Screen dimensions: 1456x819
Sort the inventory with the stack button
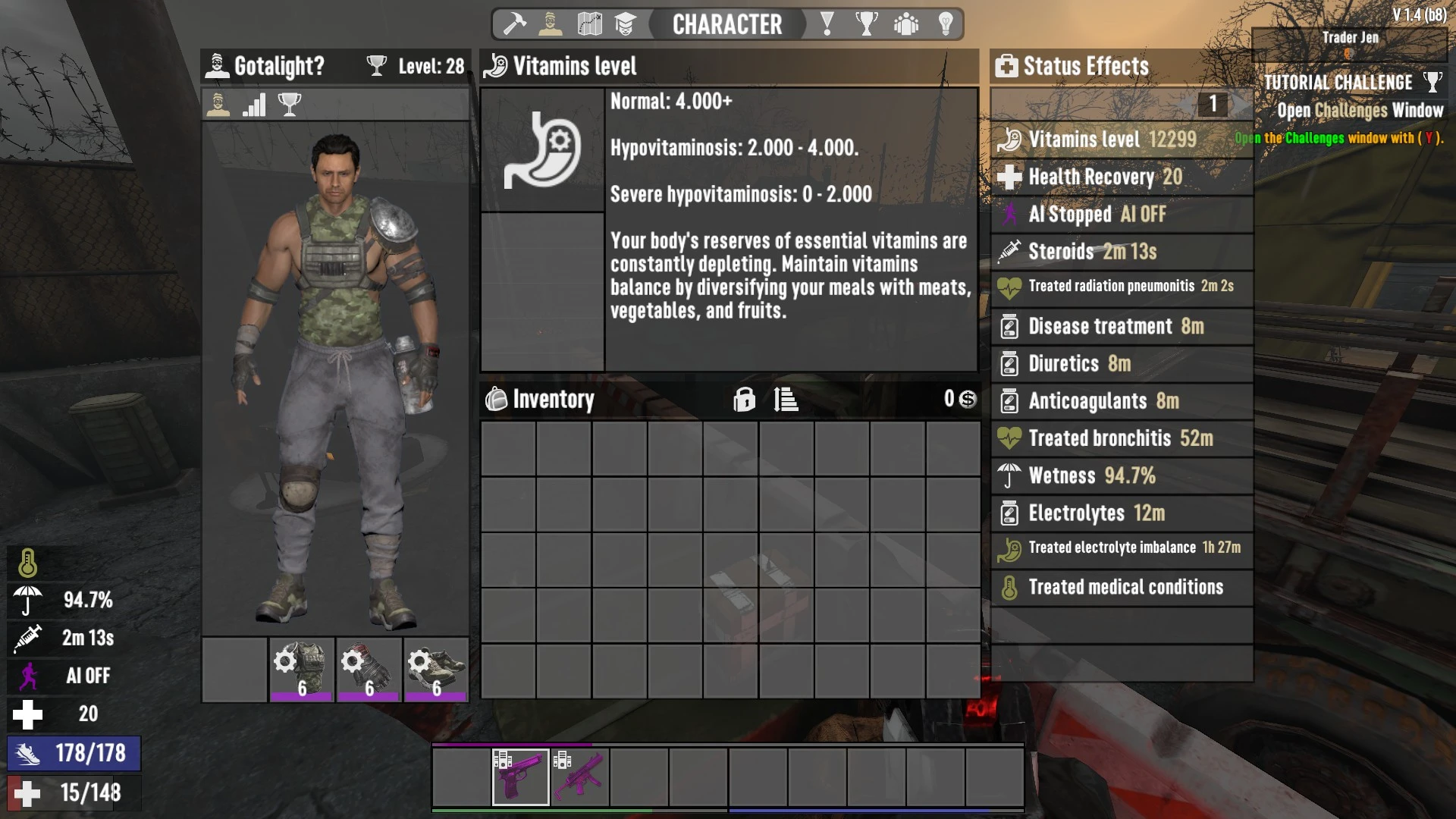point(786,399)
